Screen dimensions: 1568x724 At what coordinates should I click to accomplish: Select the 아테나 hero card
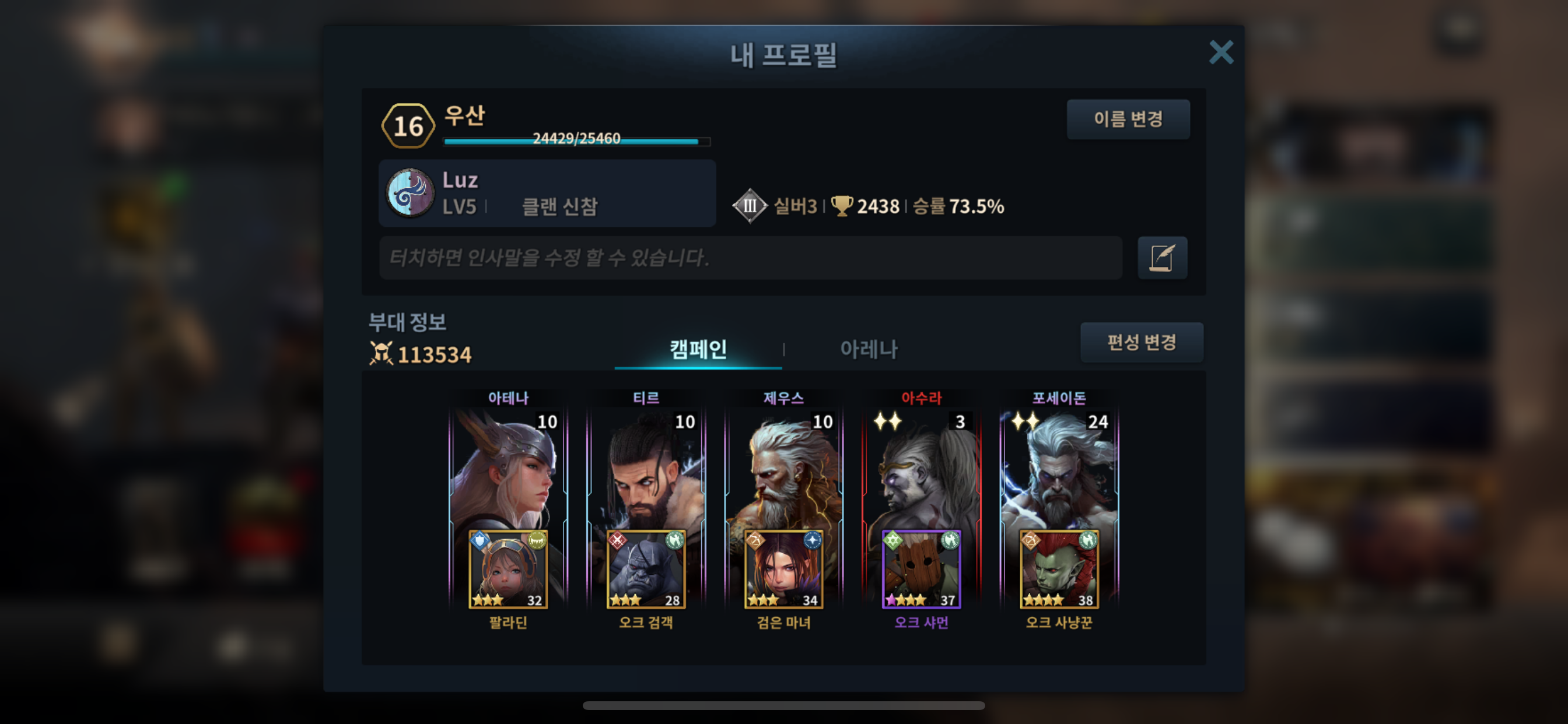[x=508, y=469]
